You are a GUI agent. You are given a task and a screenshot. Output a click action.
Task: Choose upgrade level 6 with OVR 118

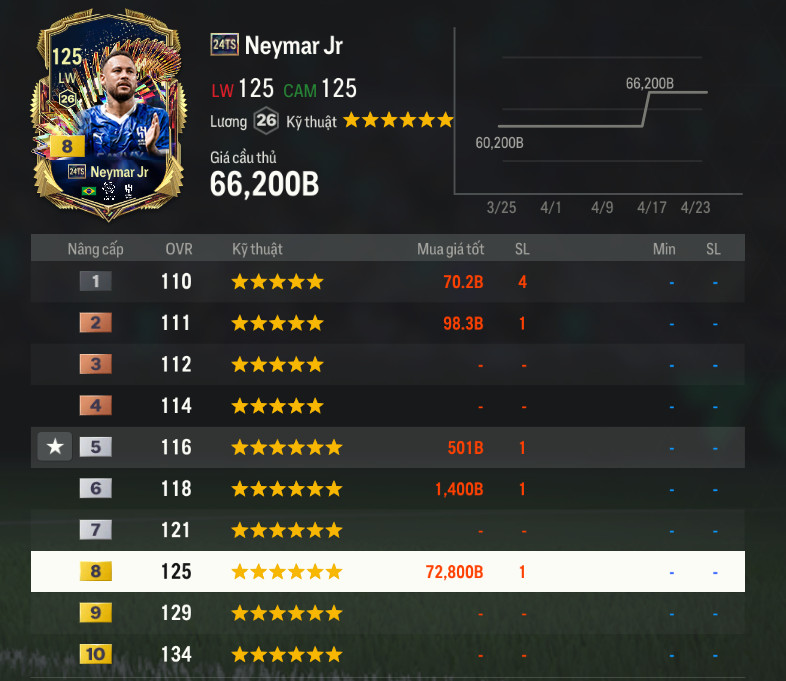pos(387,489)
